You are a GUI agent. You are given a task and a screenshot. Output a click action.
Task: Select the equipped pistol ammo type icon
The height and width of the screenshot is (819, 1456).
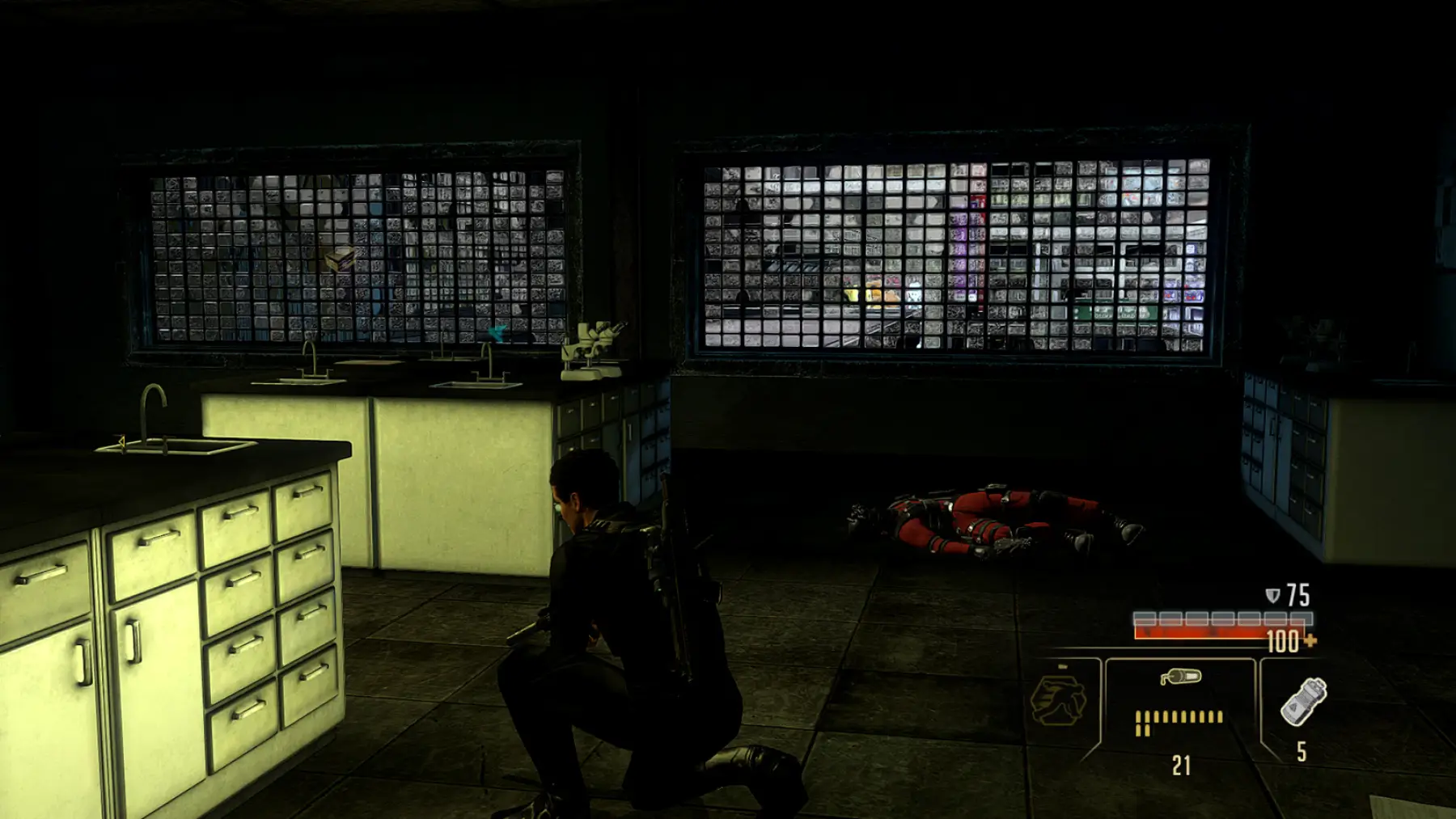click(x=1180, y=677)
